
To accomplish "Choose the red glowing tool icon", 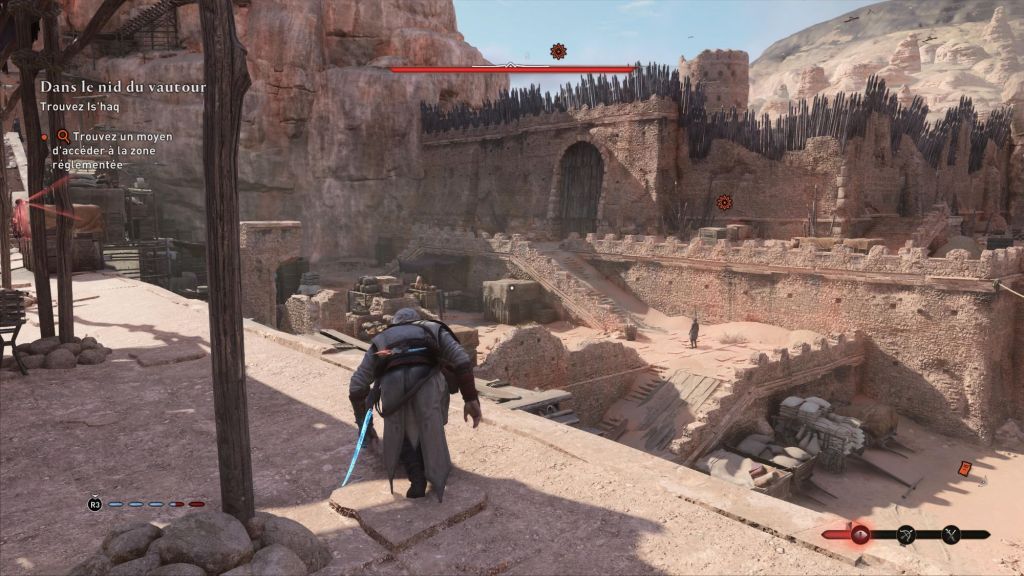I will pyautogui.click(x=859, y=535).
